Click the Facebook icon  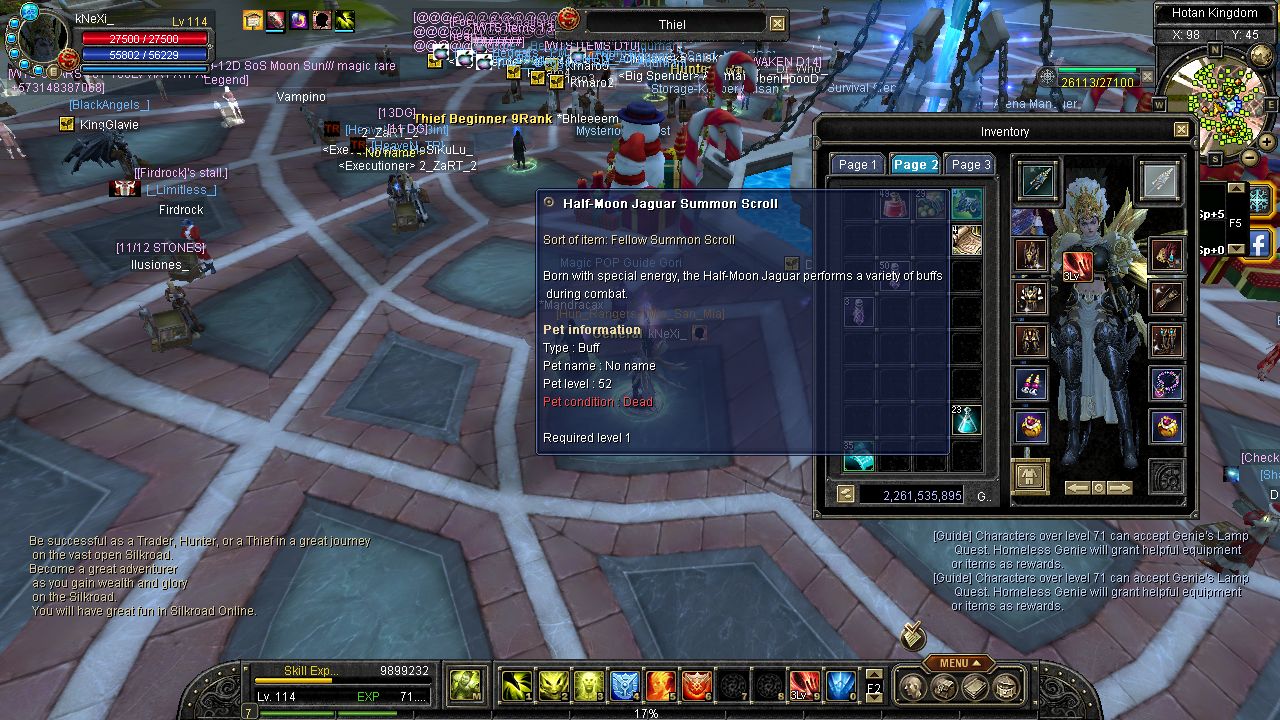(x=1259, y=242)
